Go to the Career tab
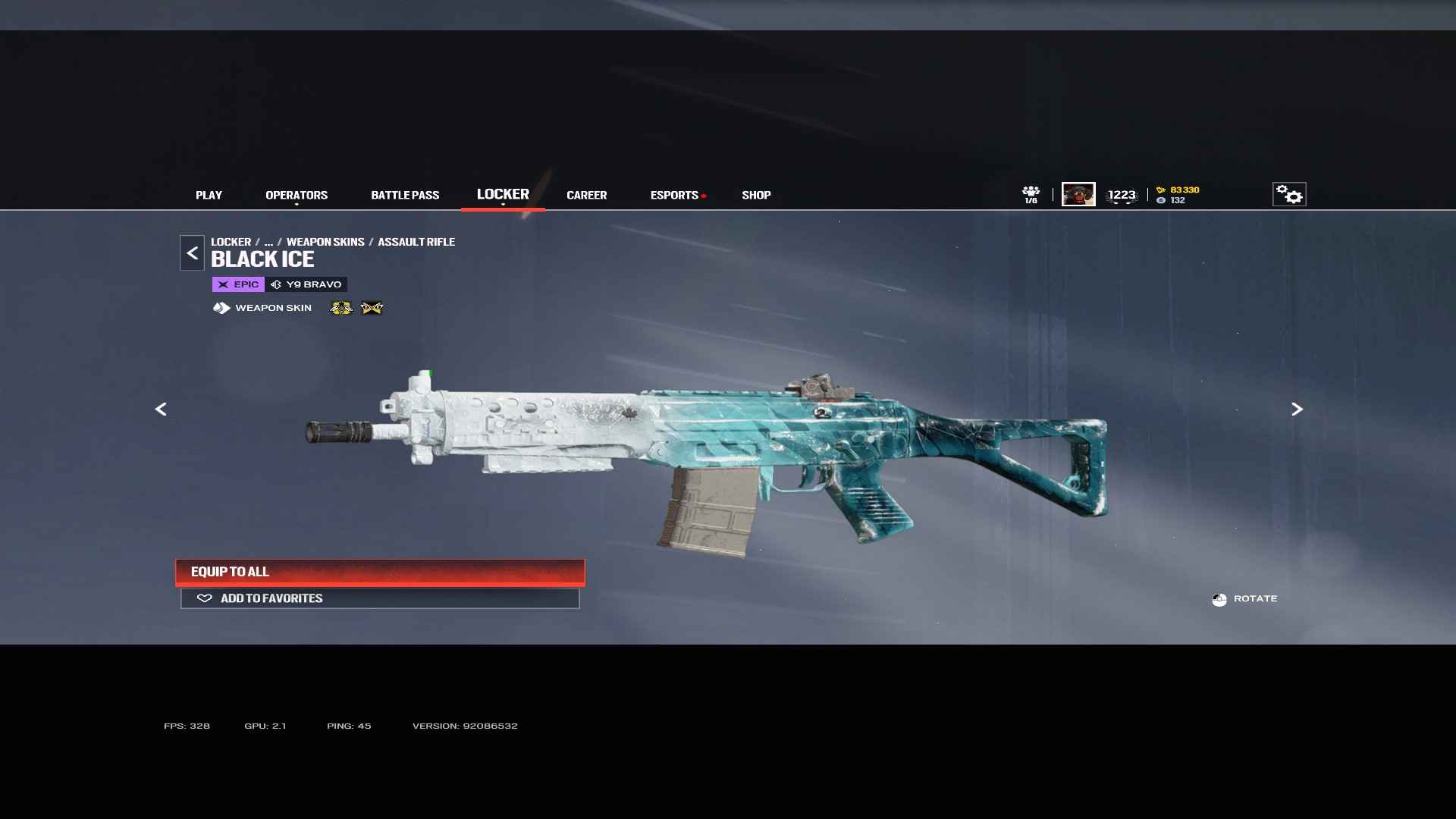The image size is (1456, 819). coord(586,195)
